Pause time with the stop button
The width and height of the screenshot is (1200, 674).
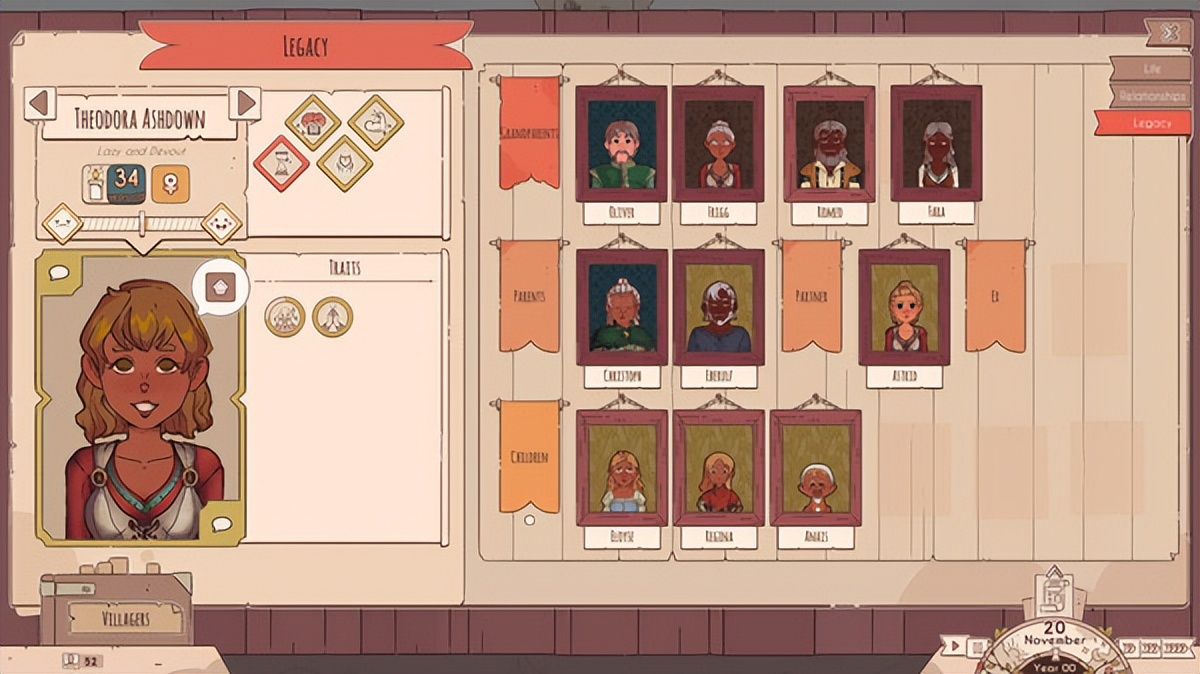click(977, 647)
